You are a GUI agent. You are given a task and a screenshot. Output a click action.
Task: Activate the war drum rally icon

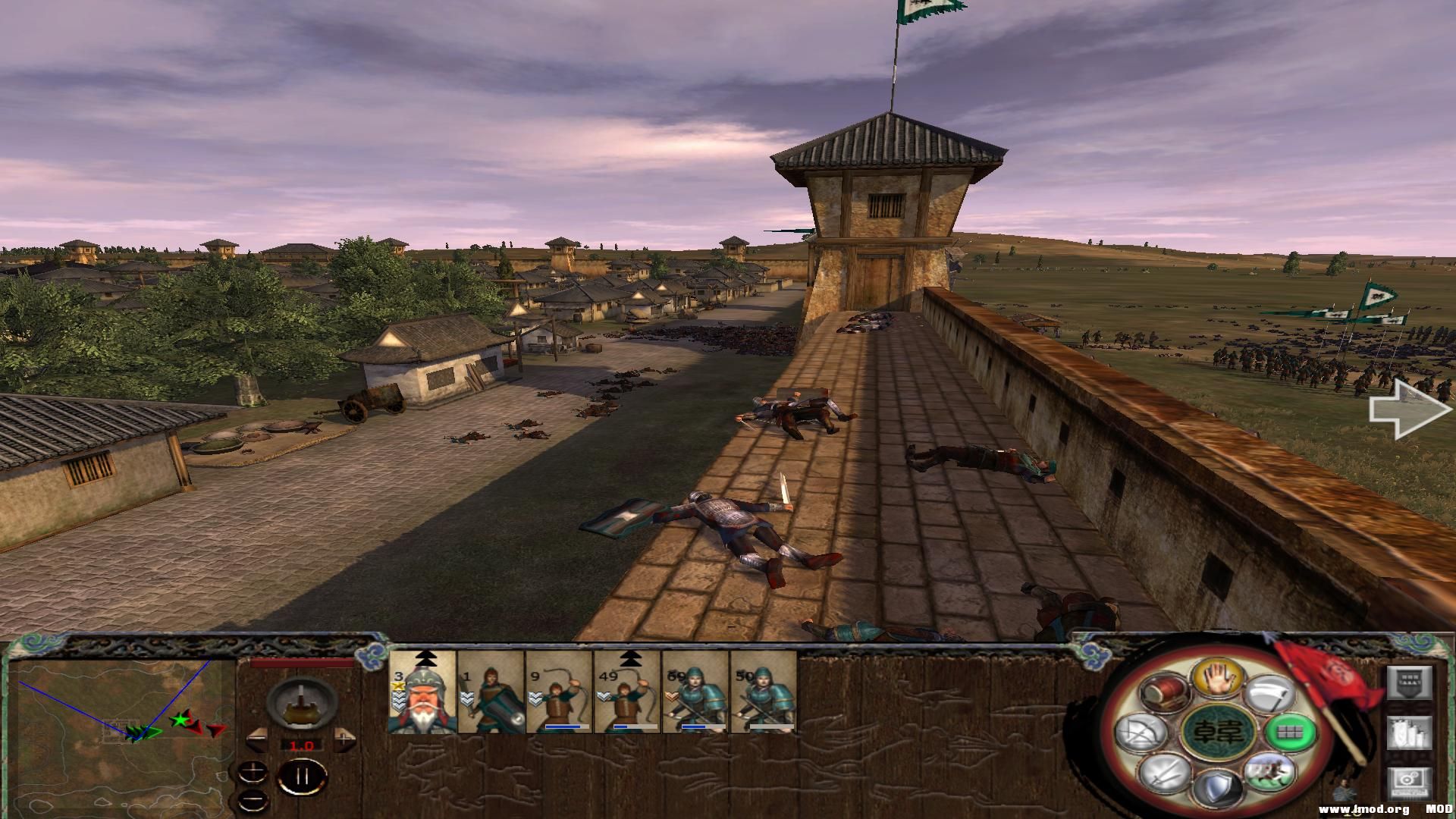tap(1164, 692)
